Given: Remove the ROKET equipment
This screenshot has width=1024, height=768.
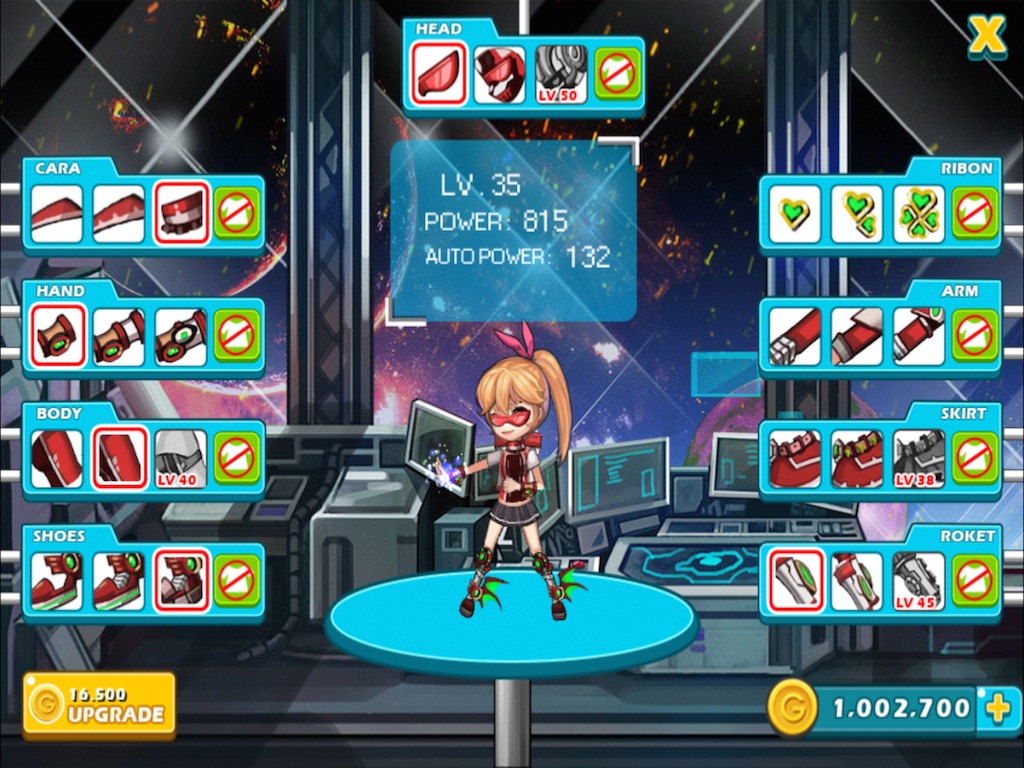Looking at the screenshot, I should (974, 581).
